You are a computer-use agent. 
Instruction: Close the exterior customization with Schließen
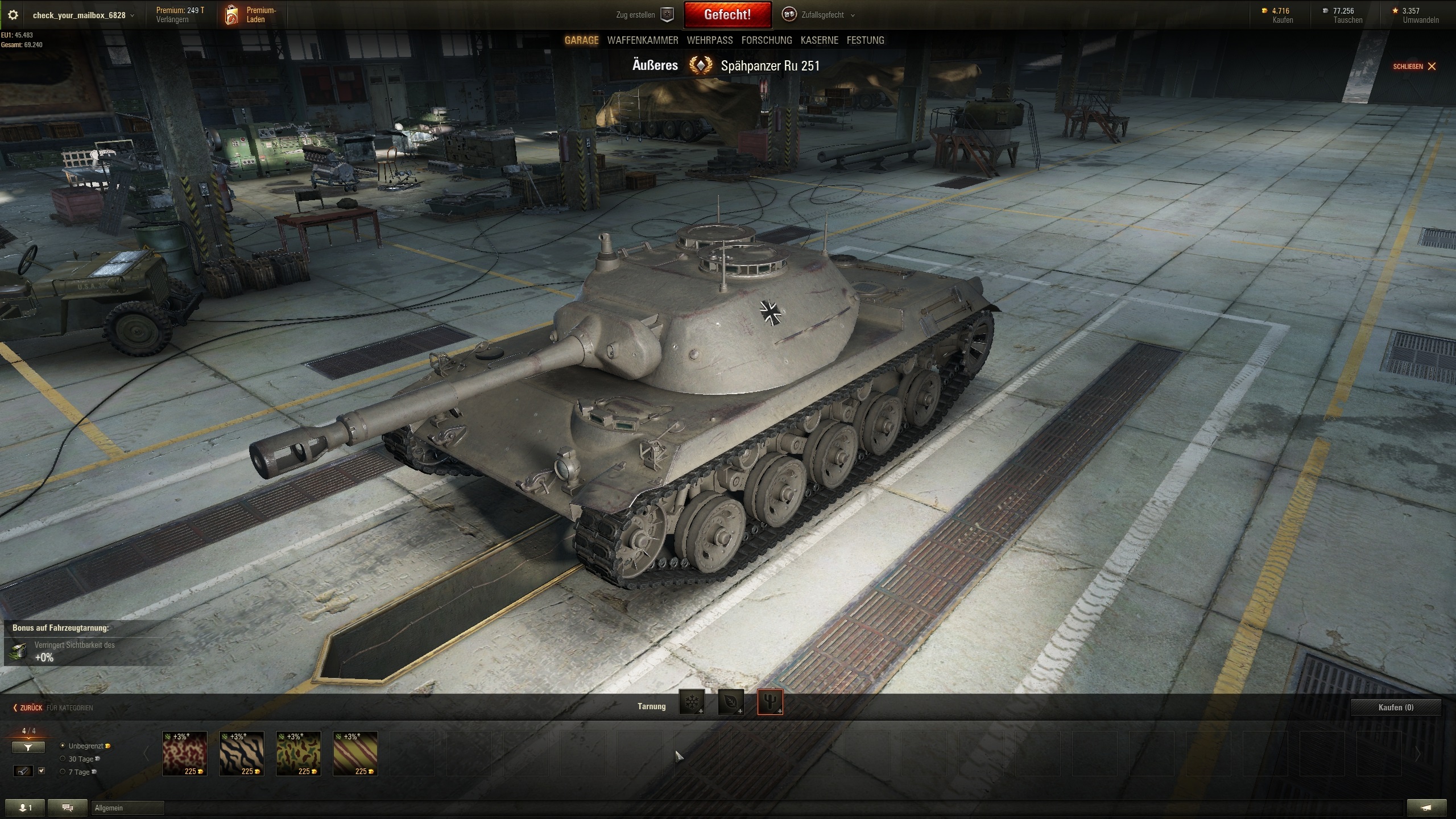click(1414, 67)
